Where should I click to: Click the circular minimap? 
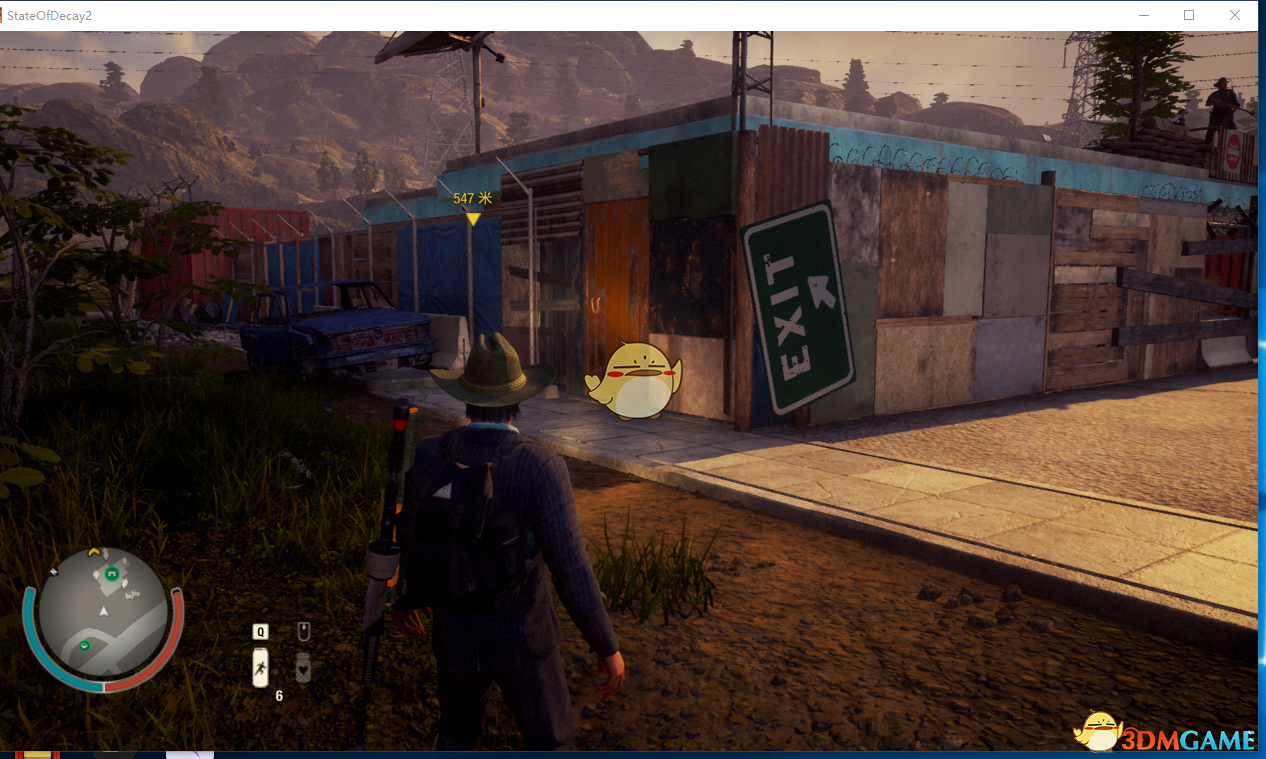[104, 611]
